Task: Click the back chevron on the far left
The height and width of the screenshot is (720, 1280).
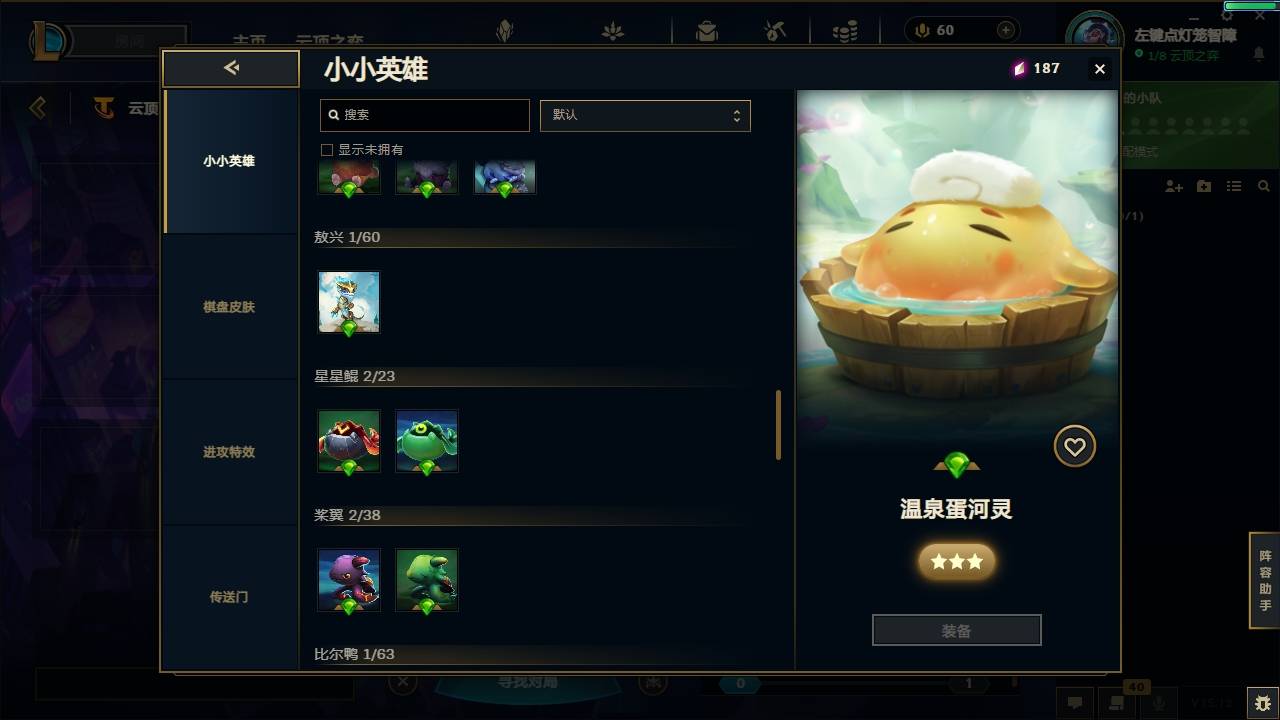Action: click(x=37, y=108)
